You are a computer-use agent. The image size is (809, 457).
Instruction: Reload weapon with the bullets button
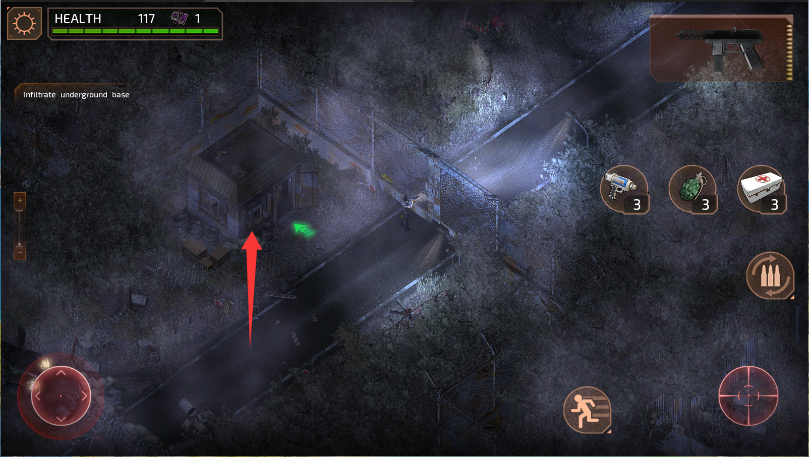point(769,275)
